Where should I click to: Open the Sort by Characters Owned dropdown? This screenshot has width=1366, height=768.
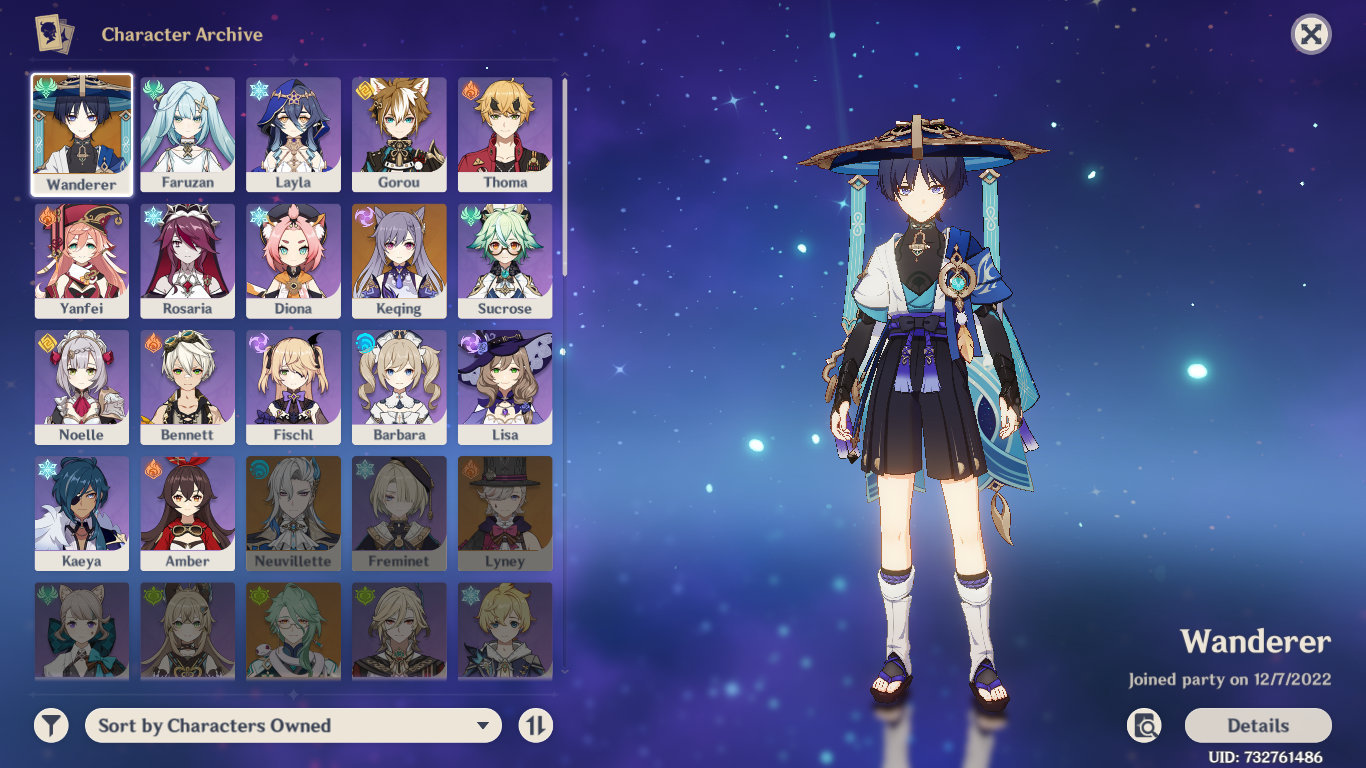coord(292,725)
